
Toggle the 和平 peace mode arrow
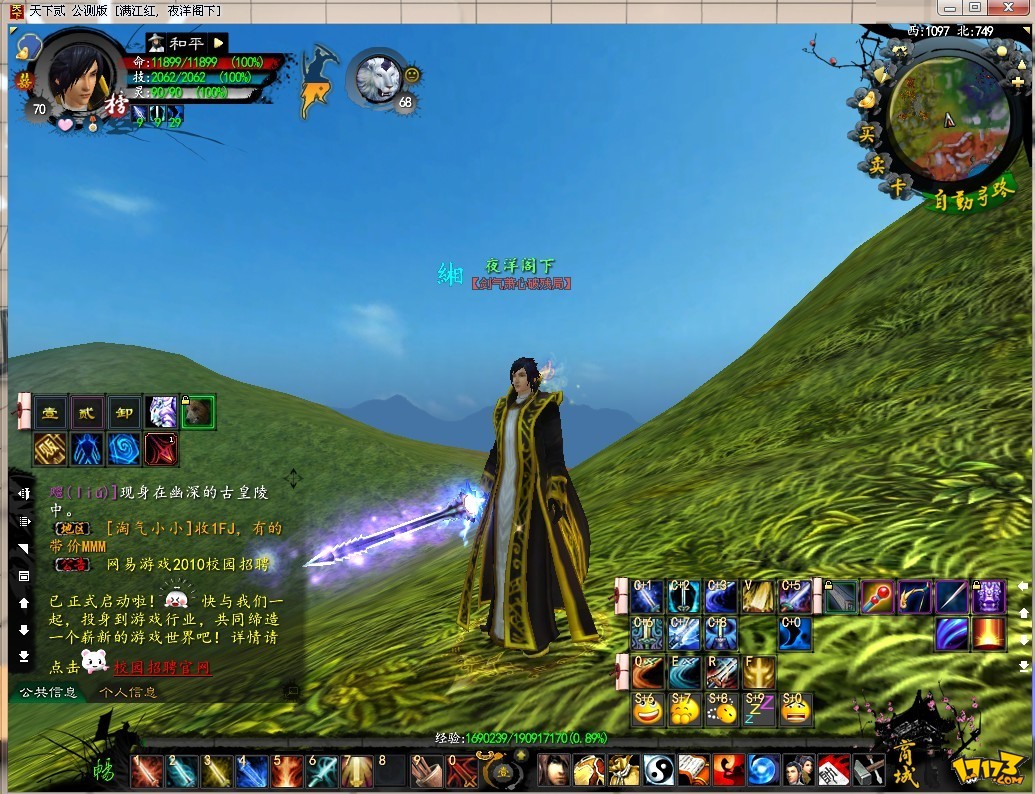(219, 43)
